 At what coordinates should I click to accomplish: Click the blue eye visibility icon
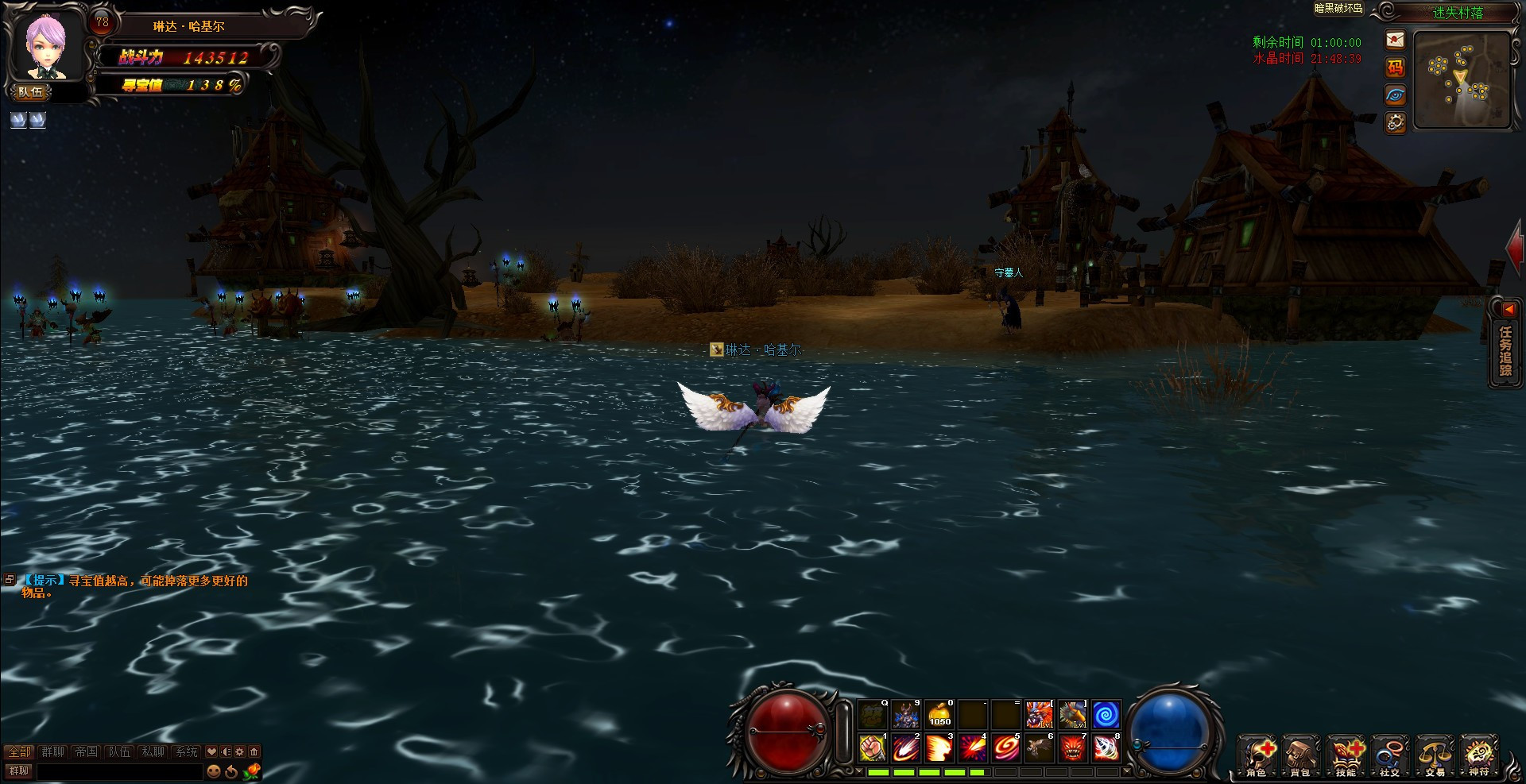[1395, 95]
